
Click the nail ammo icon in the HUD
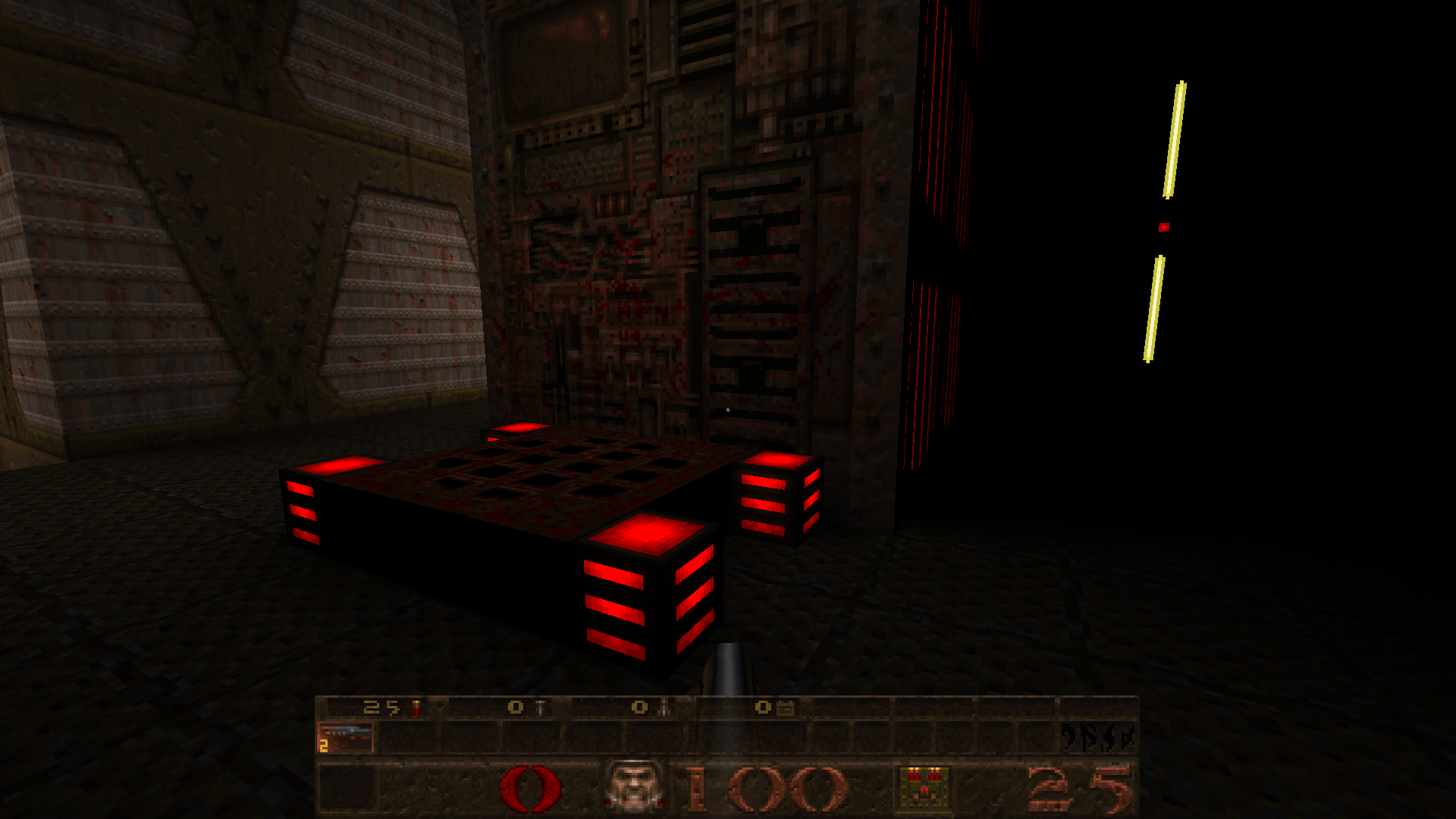pos(538,709)
